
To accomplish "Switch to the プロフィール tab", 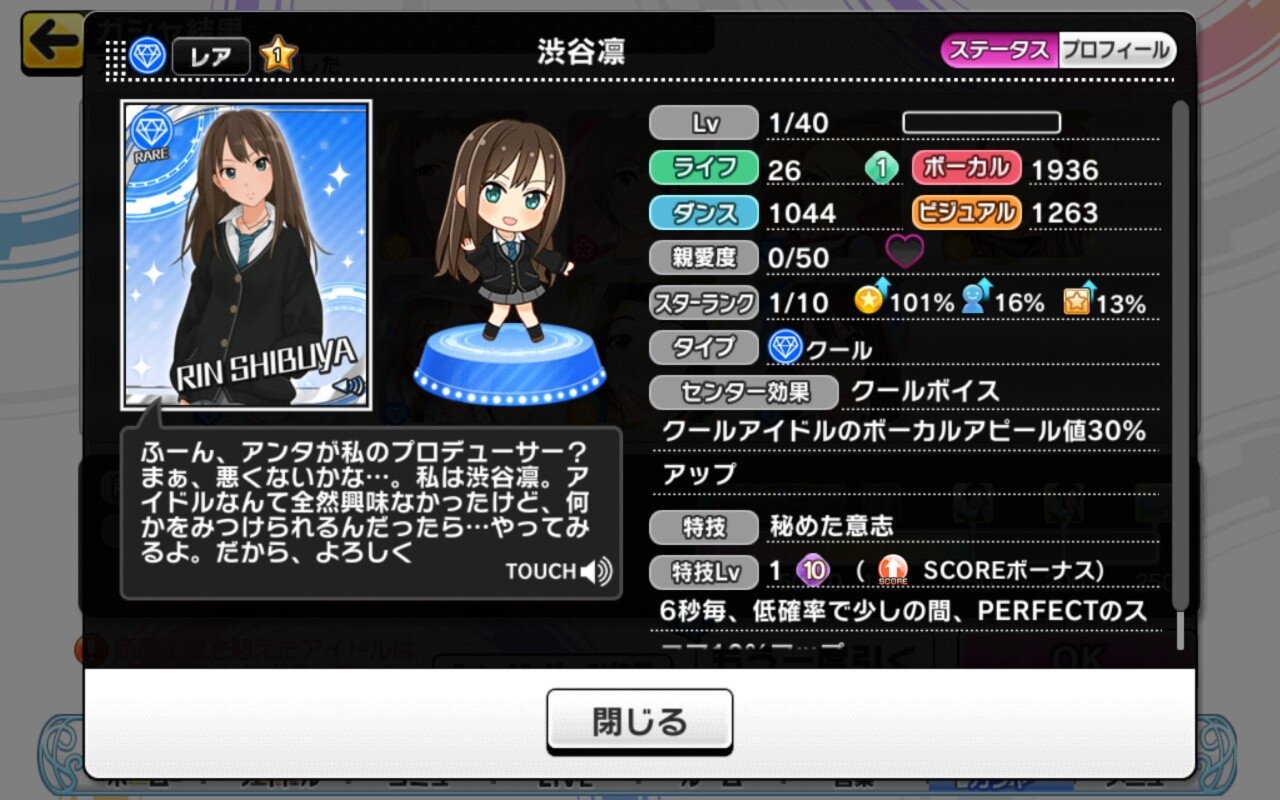I will coord(1115,50).
